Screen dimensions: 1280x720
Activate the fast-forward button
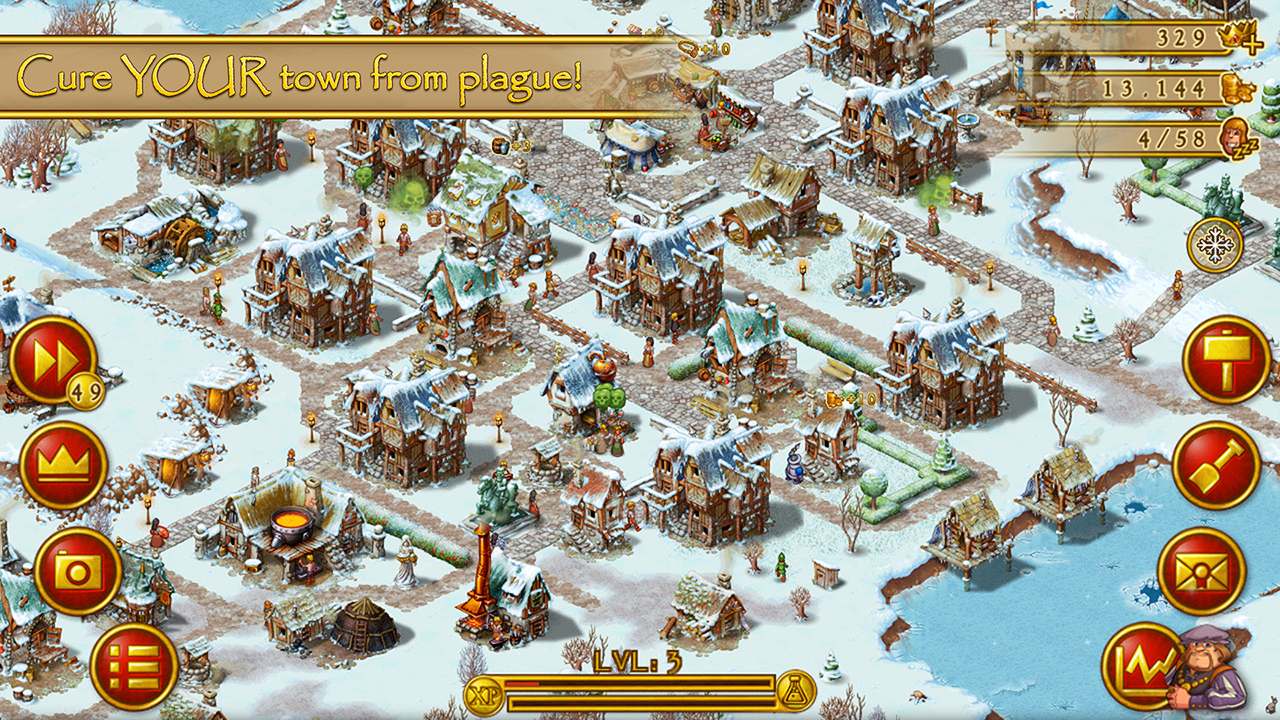(52, 360)
